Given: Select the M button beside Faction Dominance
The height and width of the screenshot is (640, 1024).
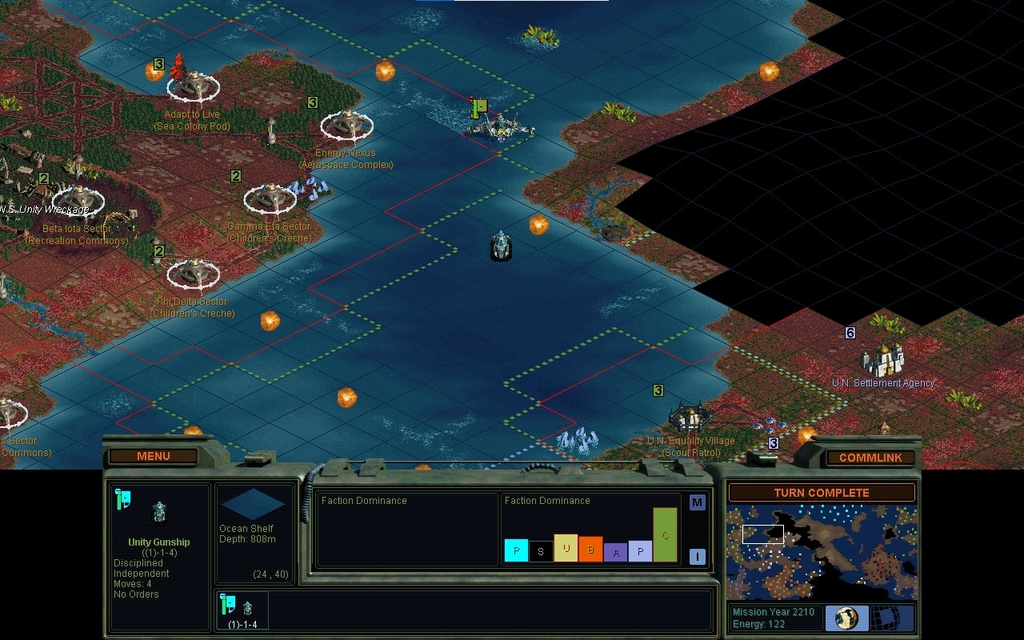Looking at the screenshot, I should click(697, 502).
